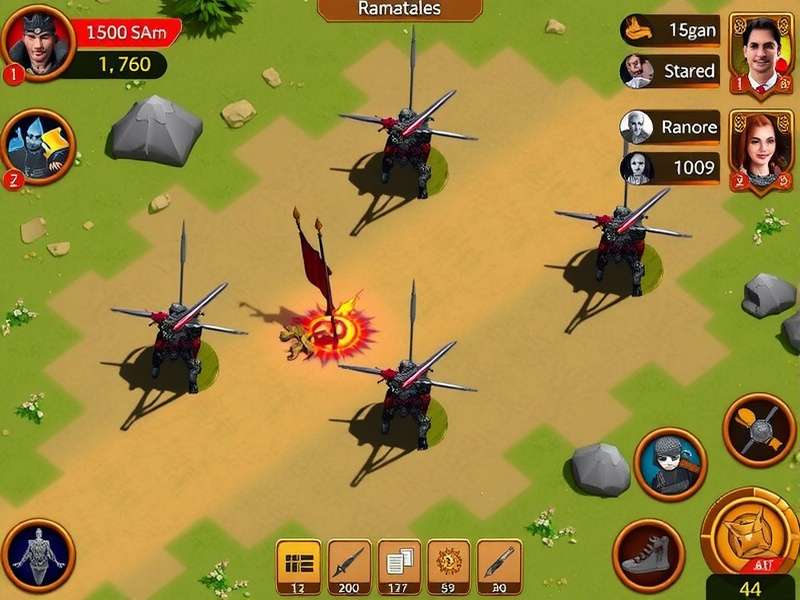Viewport: 800px width, 600px height.
Task: Select the blade slot with count 200
Action: [x=349, y=568]
